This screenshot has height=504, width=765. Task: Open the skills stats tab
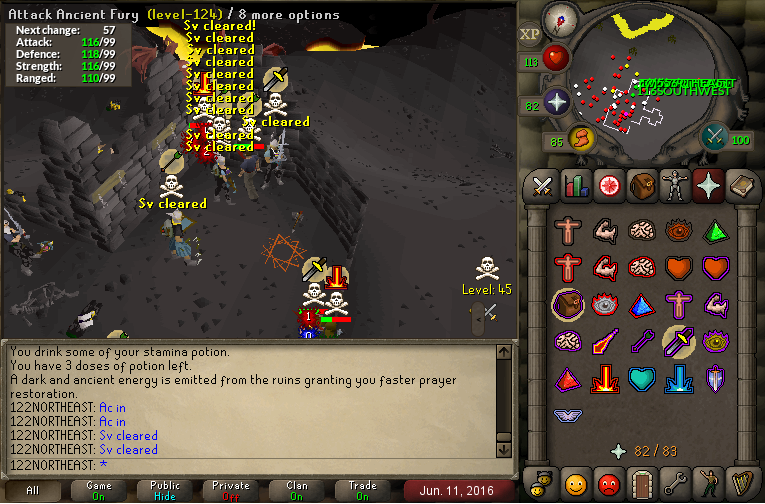point(575,185)
